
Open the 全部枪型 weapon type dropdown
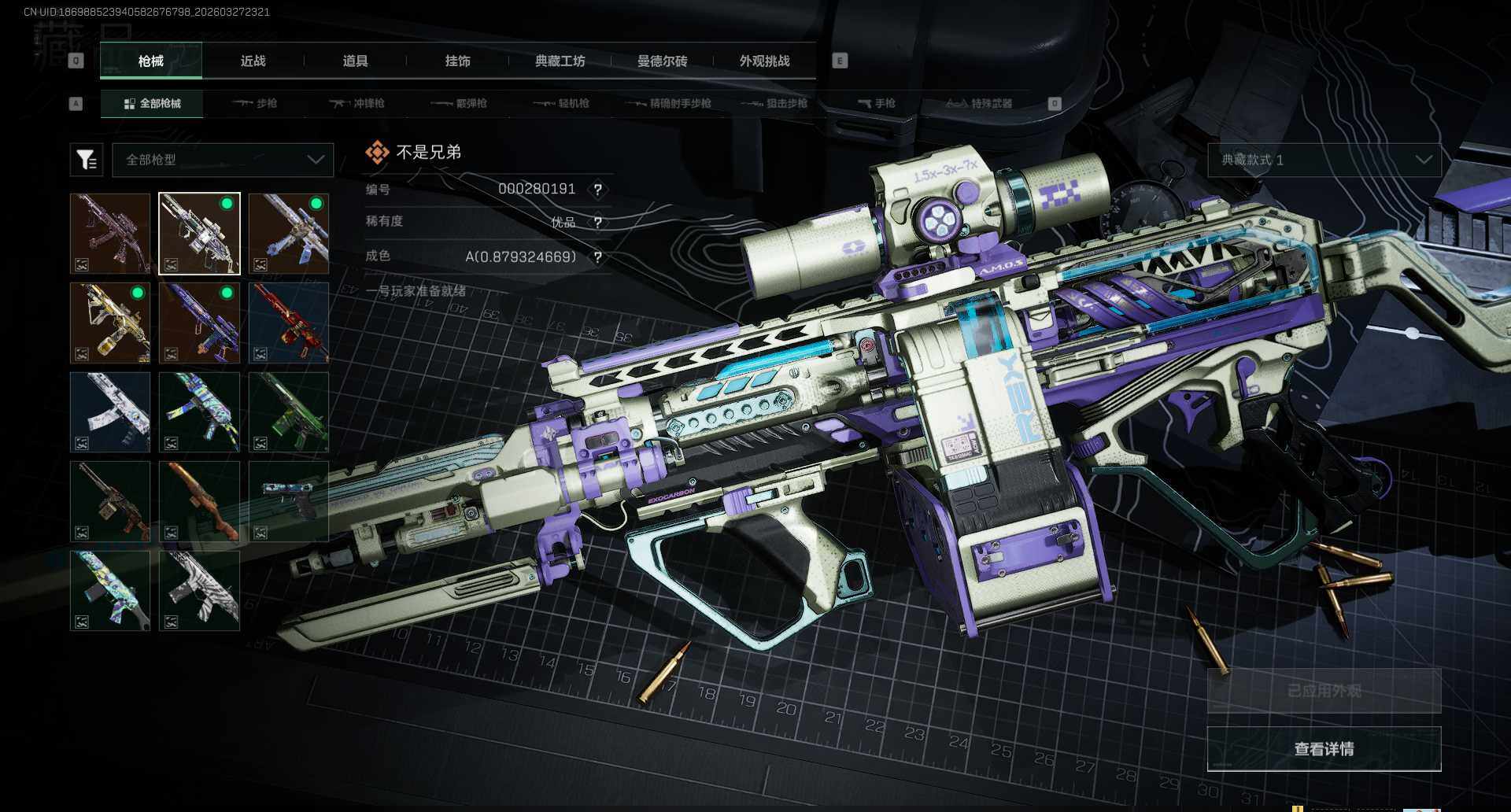point(224,160)
